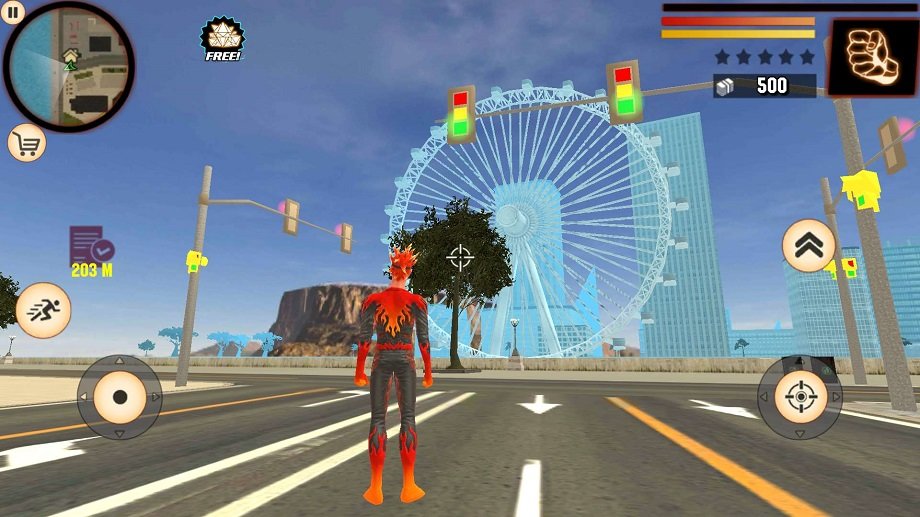Activate the double-chevron jump button
Viewport: 920px width, 517px height.
[x=808, y=245]
